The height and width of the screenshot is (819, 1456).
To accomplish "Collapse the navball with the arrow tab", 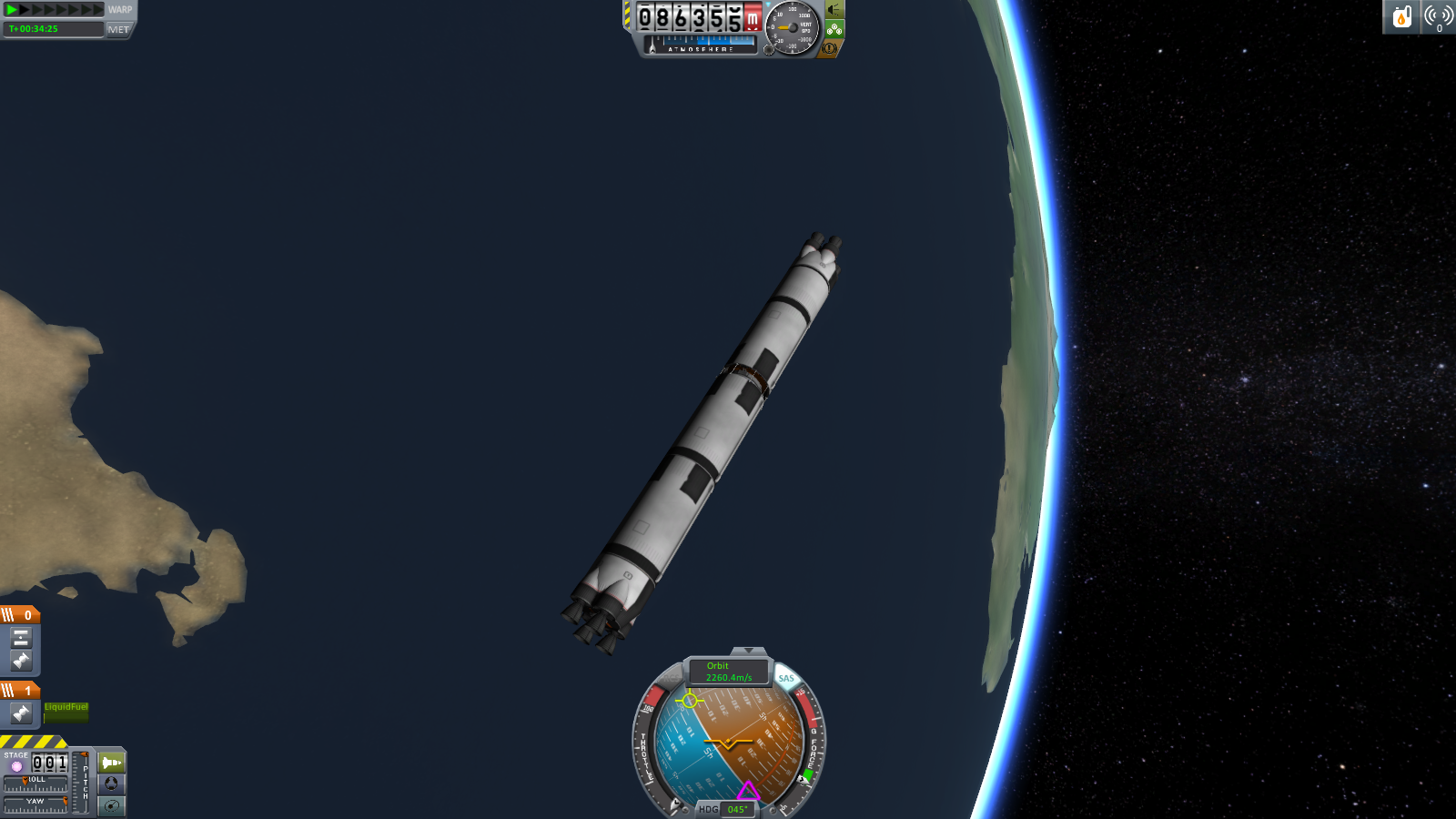I will point(748,651).
